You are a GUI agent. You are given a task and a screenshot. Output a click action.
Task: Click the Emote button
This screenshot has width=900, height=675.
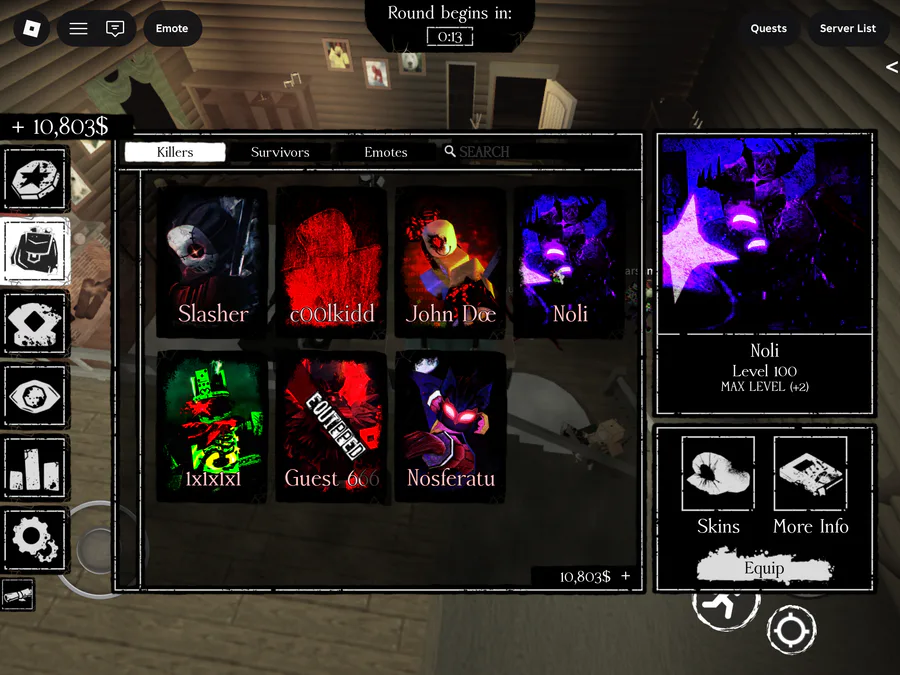(172, 28)
